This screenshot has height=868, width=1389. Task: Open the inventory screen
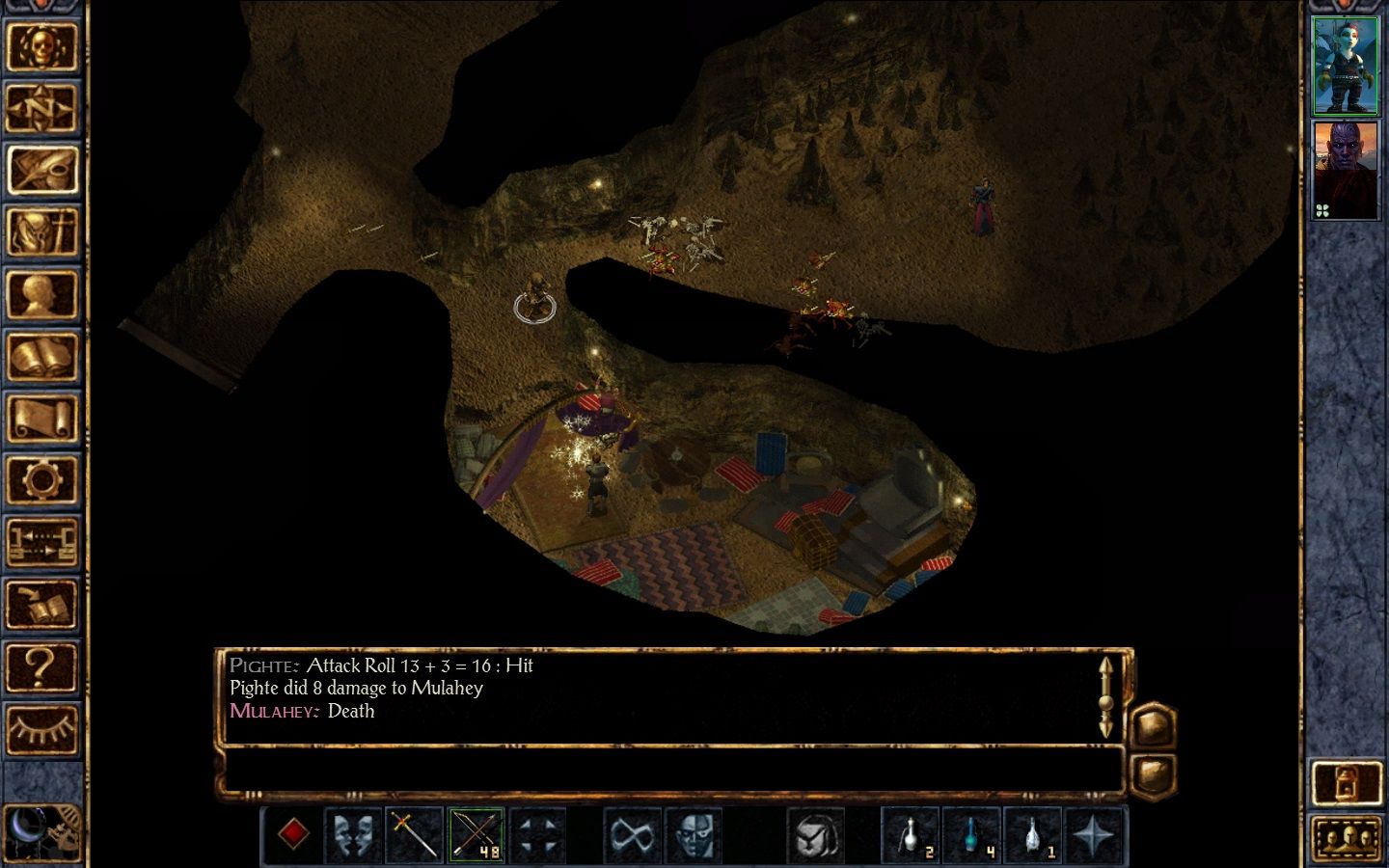(41, 231)
